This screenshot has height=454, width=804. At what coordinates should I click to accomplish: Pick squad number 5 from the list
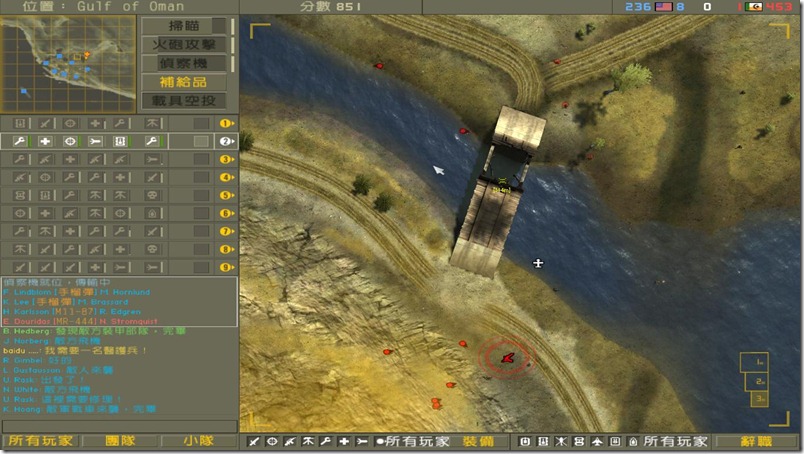point(120,195)
